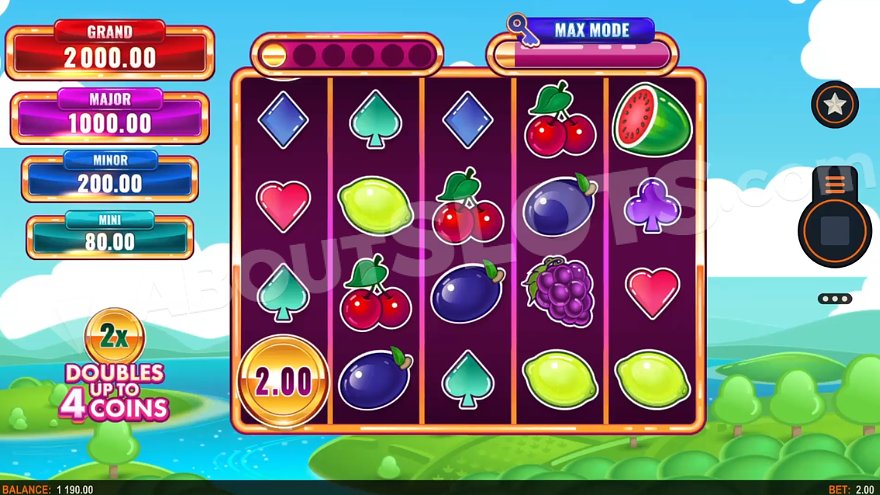The width and height of the screenshot is (880, 495).
Task: Open the three-dot options menu
Action: click(834, 298)
